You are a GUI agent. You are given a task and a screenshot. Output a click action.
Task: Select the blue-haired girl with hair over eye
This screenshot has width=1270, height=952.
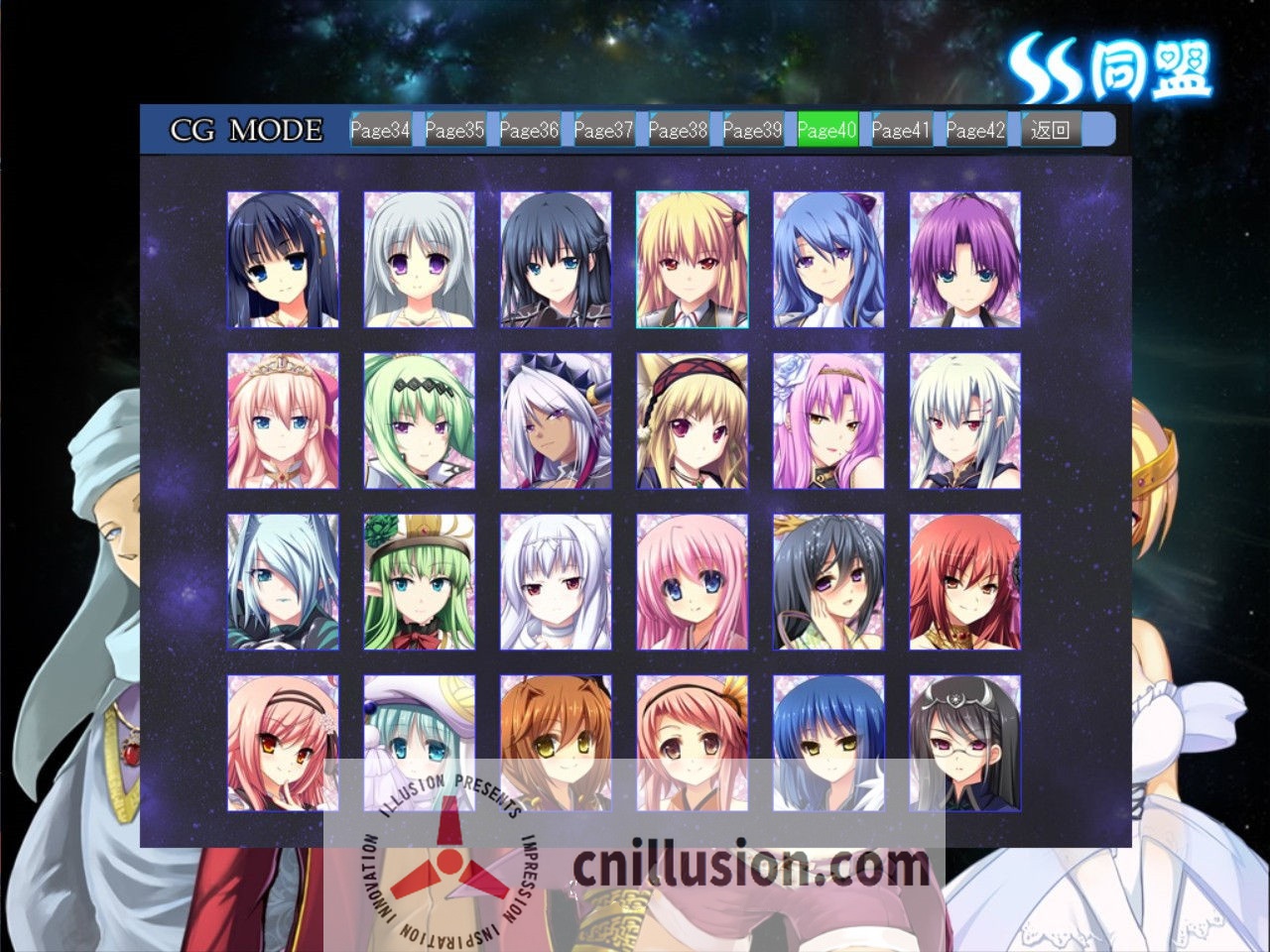[283, 582]
